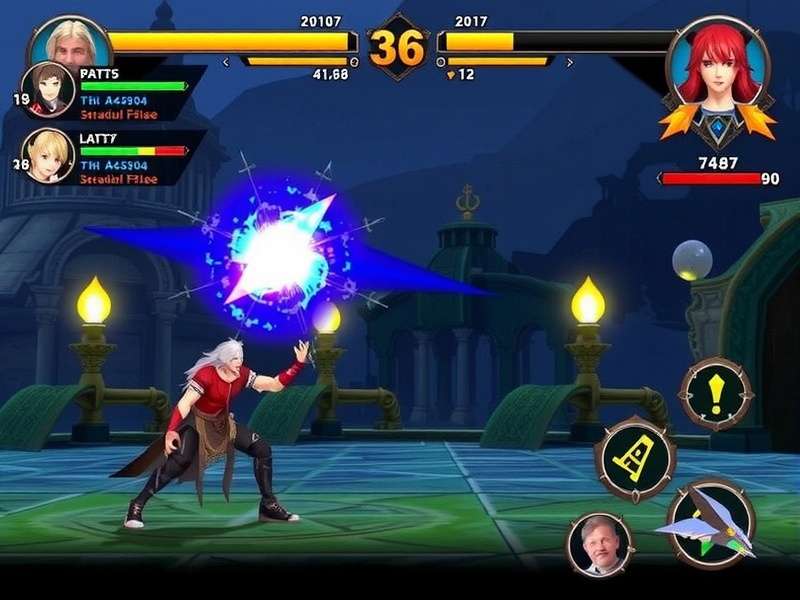800x600 pixels.
Task: Activate the yellow exclamation mark skill
Action: pyautogui.click(x=715, y=395)
